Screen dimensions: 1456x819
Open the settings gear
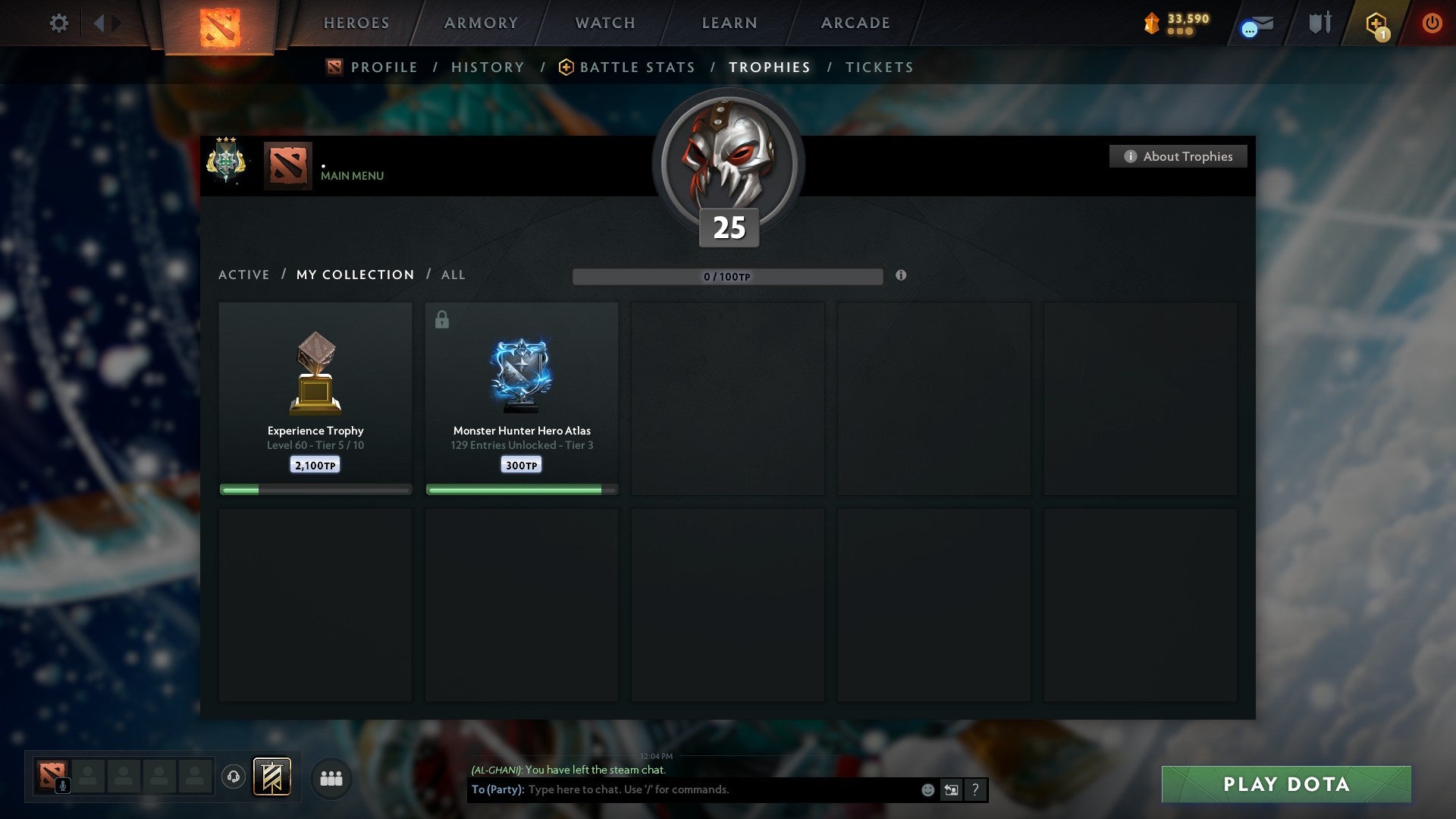click(59, 24)
